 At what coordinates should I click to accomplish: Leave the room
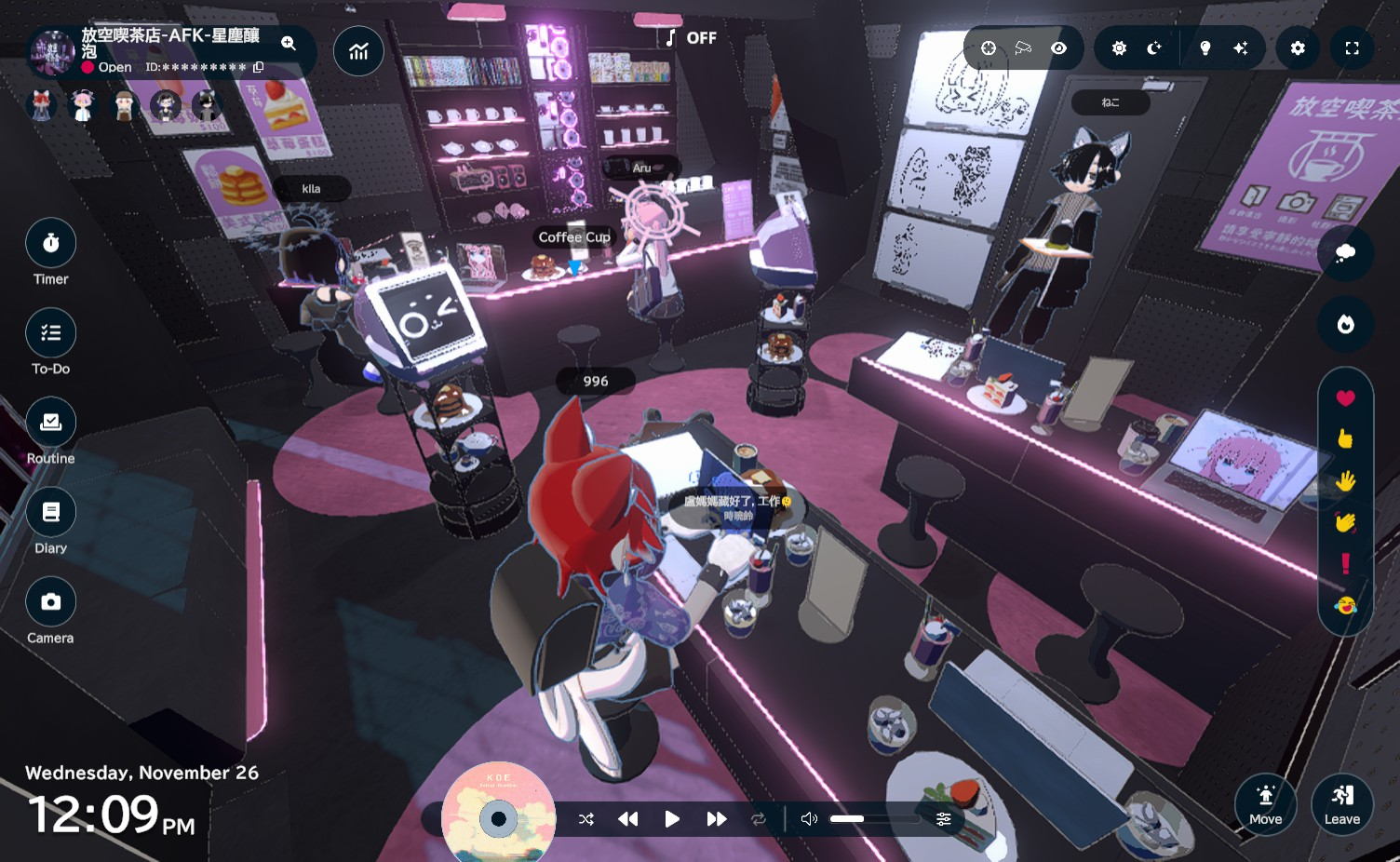coord(1341,804)
